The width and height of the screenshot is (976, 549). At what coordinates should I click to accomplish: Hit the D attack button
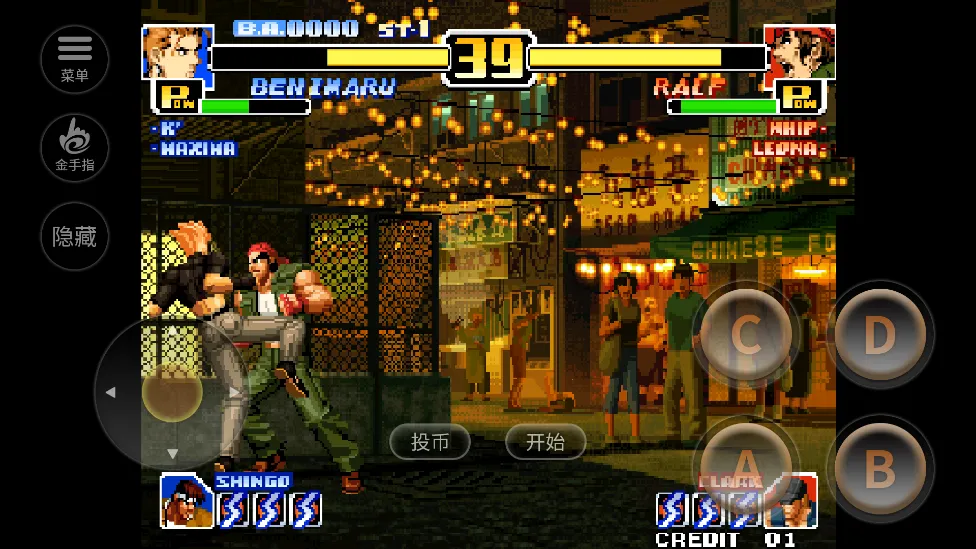point(879,336)
